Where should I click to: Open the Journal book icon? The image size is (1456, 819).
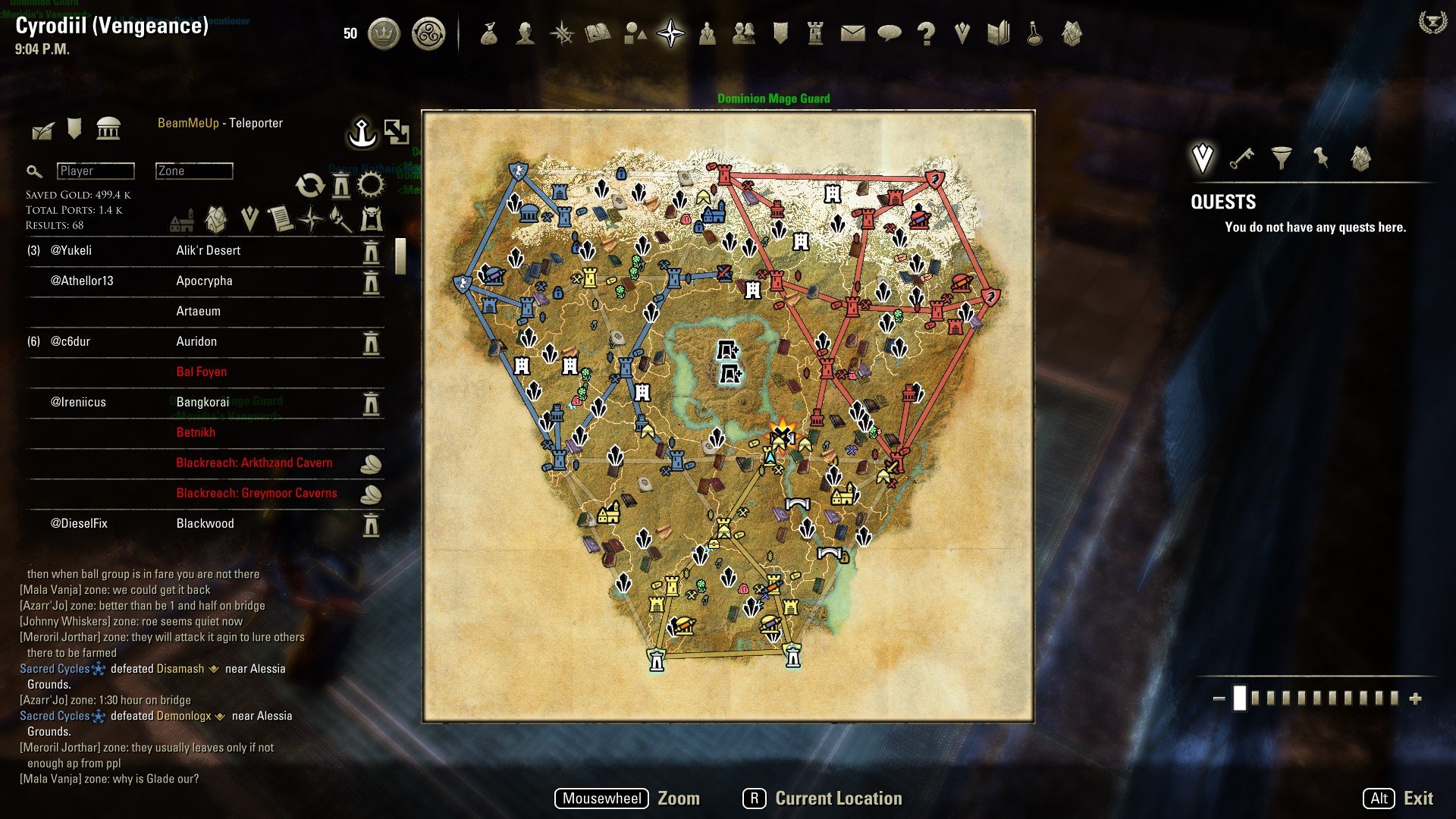(x=598, y=33)
